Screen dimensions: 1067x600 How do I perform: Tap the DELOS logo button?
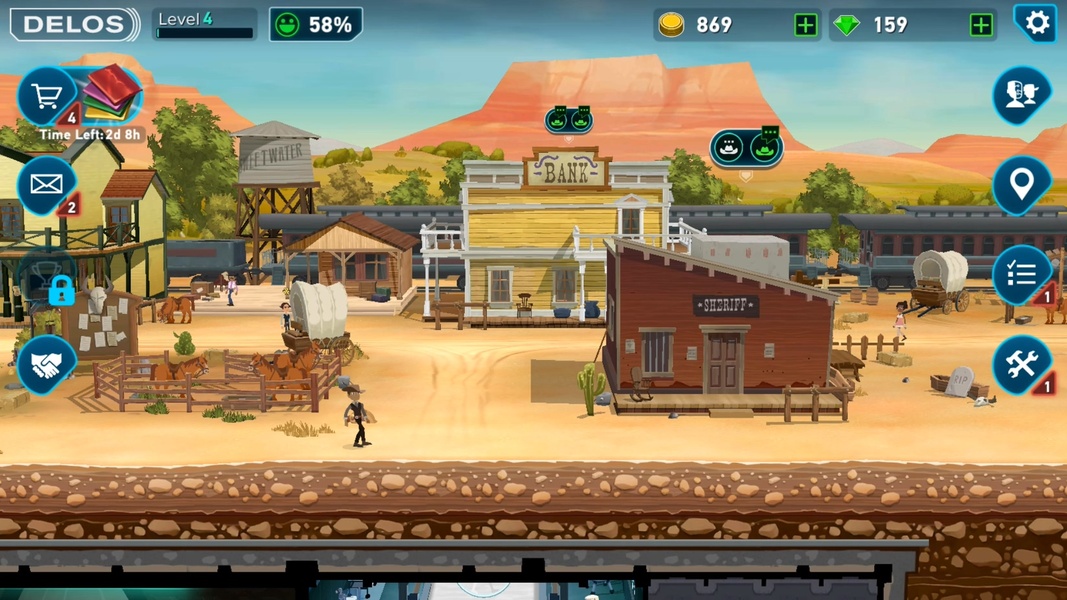tap(73, 25)
